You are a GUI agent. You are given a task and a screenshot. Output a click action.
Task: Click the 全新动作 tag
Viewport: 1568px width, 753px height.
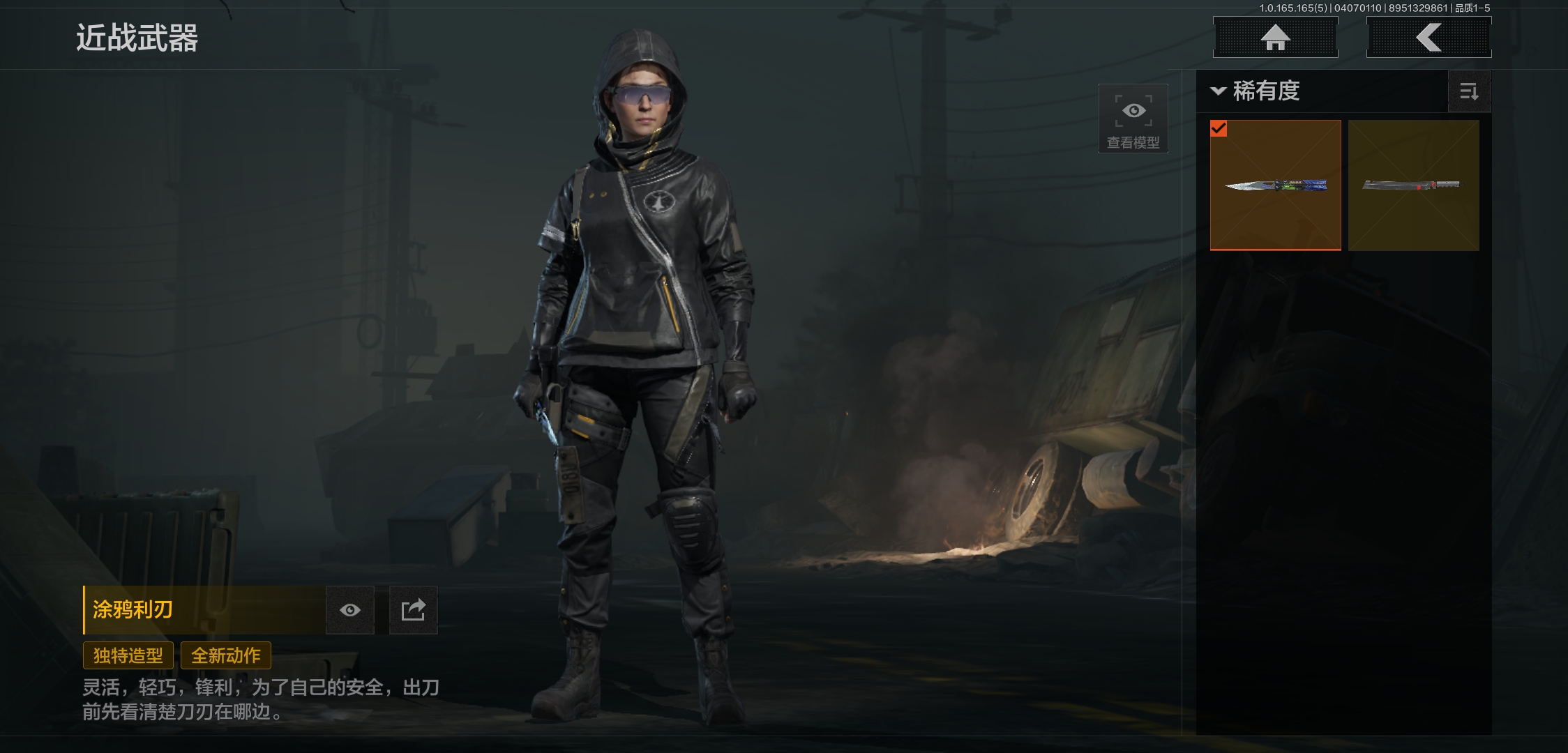[226, 655]
